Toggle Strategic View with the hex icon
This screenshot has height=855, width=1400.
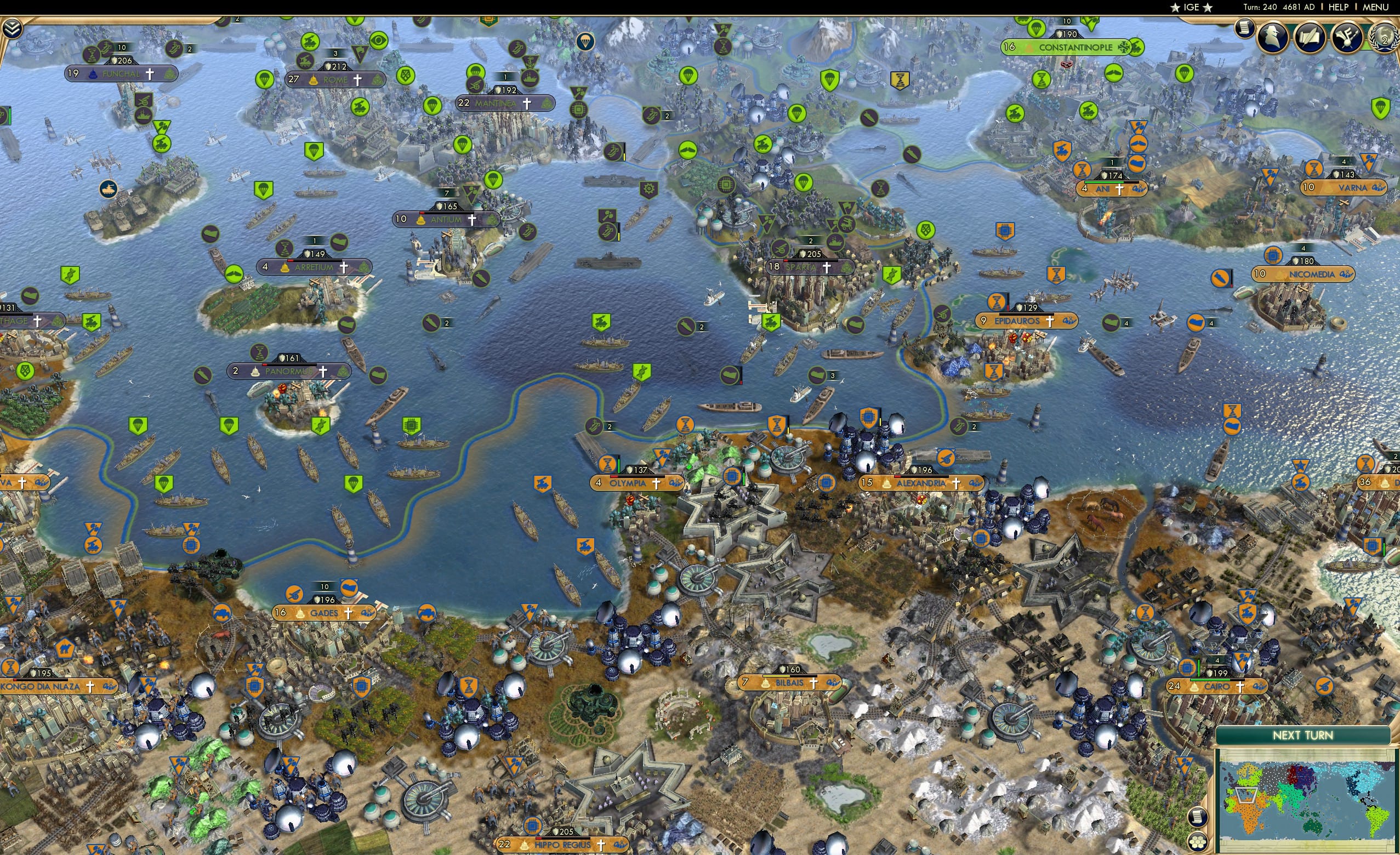[1198, 842]
